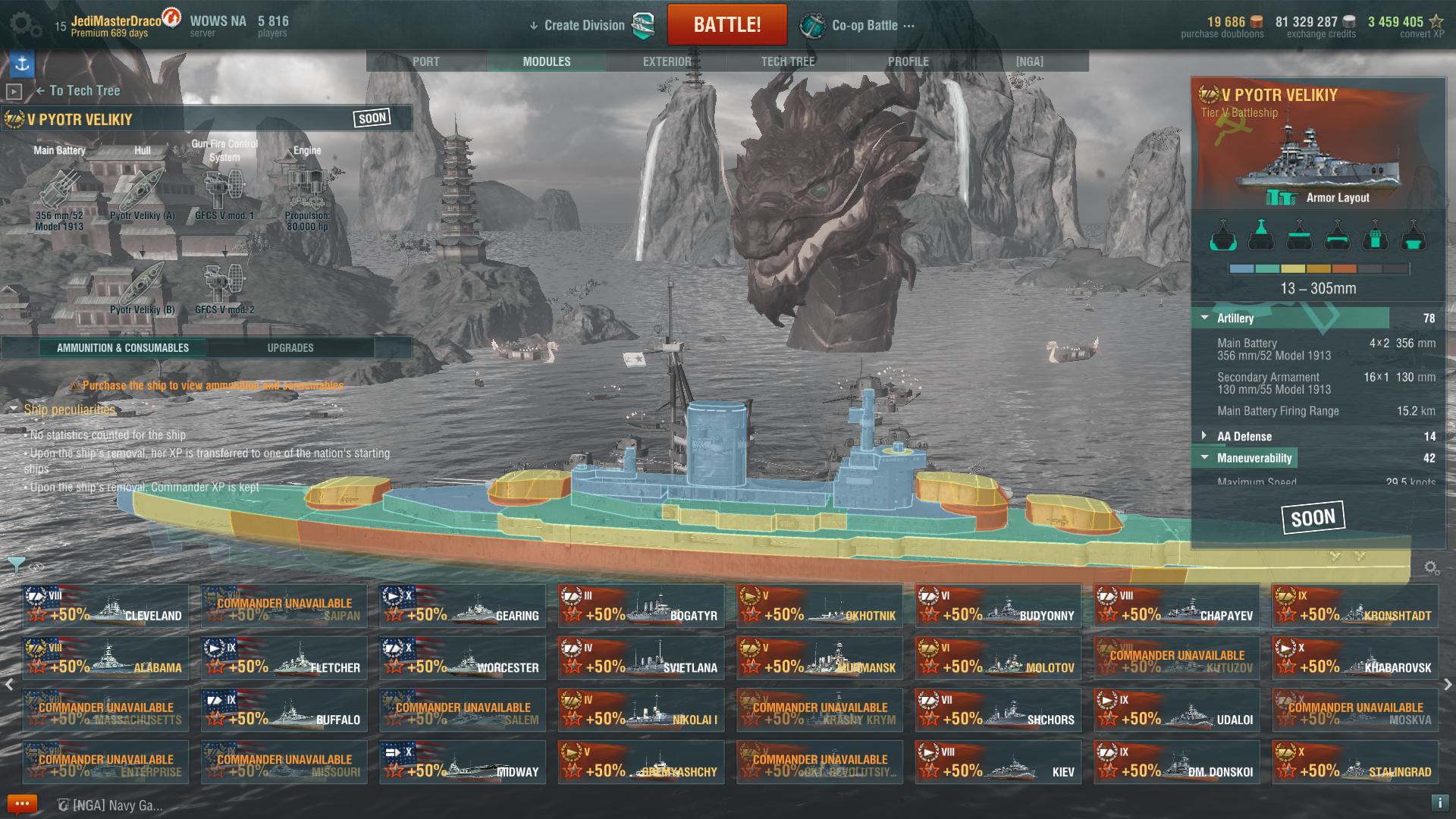Image resolution: width=1456 pixels, height=819 pixels.
Task: Select Cleveland in the ship carousel
Action: [105, 606]
